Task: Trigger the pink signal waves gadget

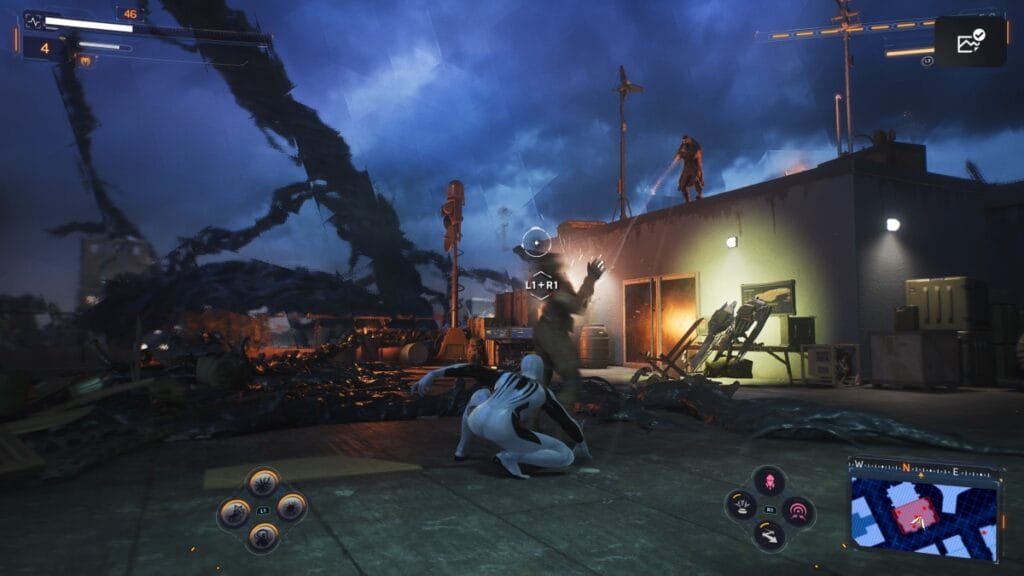Action: [798, 512]
